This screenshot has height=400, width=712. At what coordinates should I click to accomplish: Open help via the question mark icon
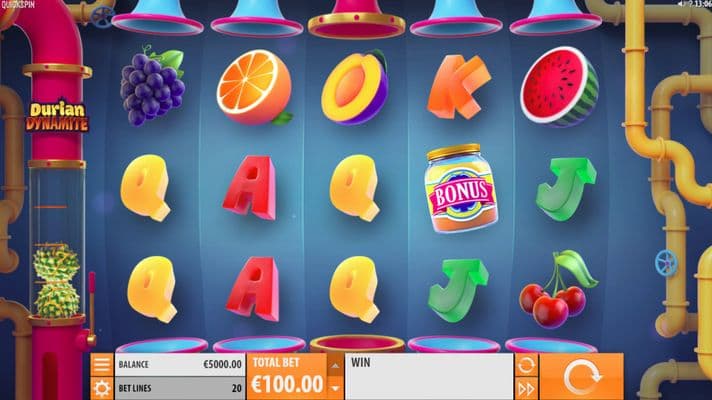690,5
